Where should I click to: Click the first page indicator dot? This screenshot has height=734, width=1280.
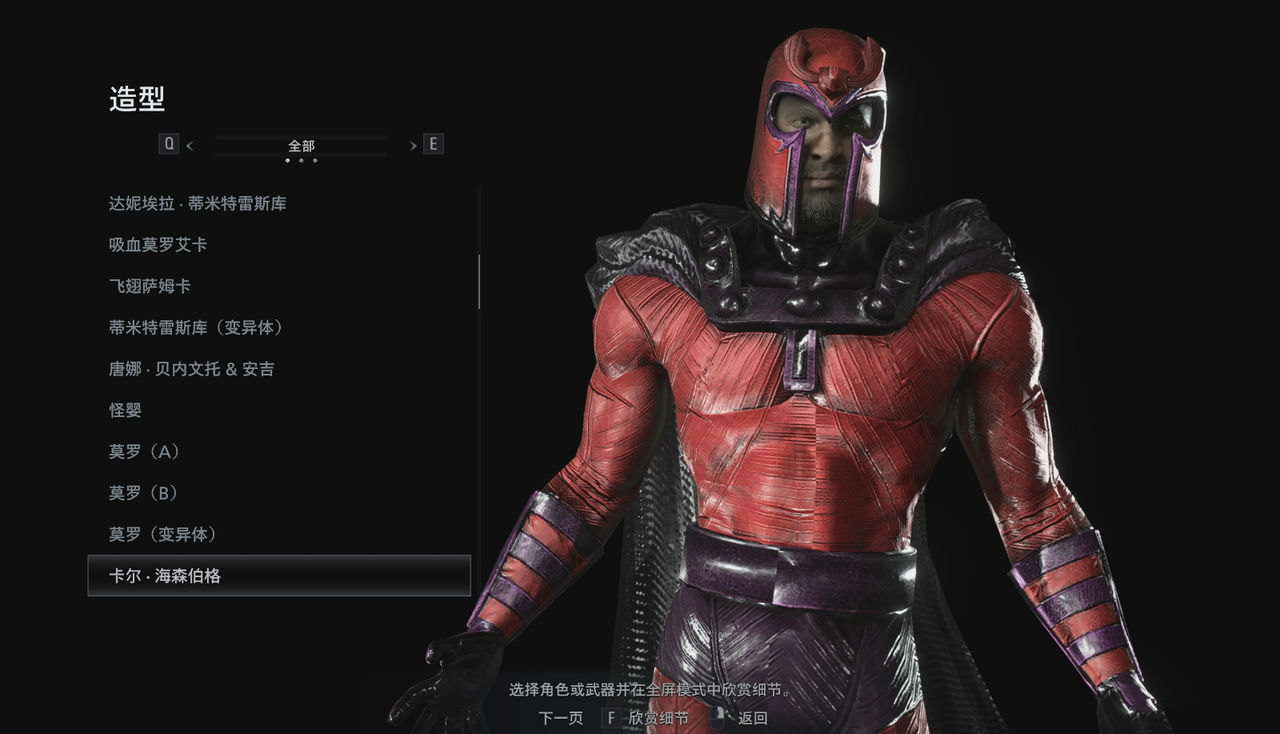[x=288, y=160]
